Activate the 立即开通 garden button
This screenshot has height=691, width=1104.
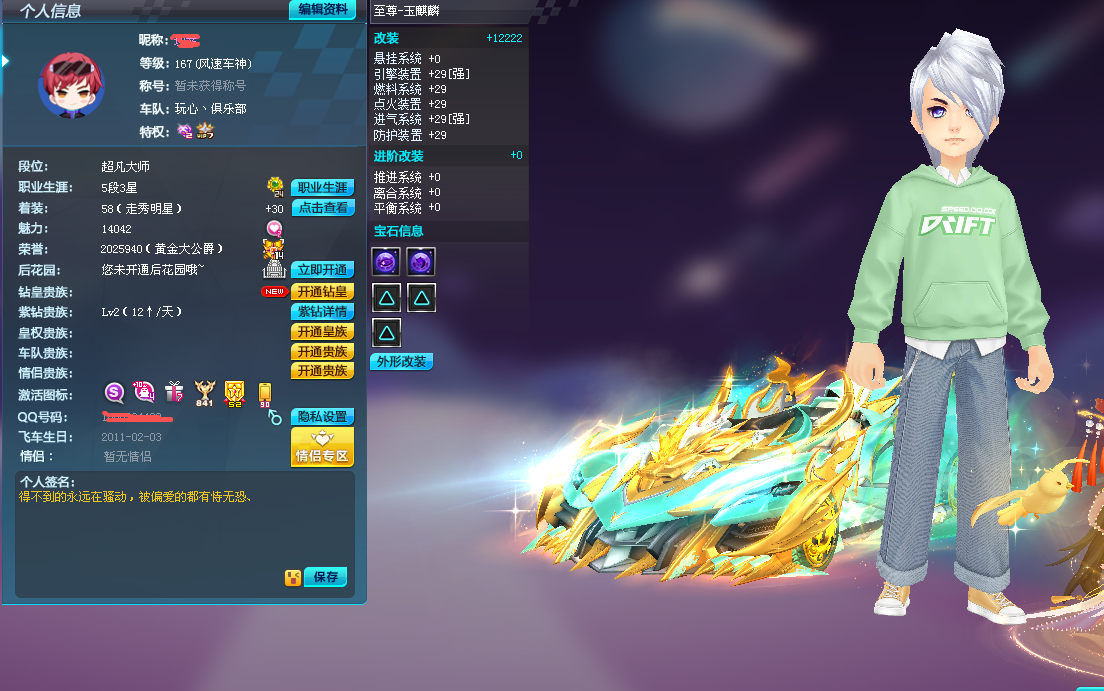point(322,270)
